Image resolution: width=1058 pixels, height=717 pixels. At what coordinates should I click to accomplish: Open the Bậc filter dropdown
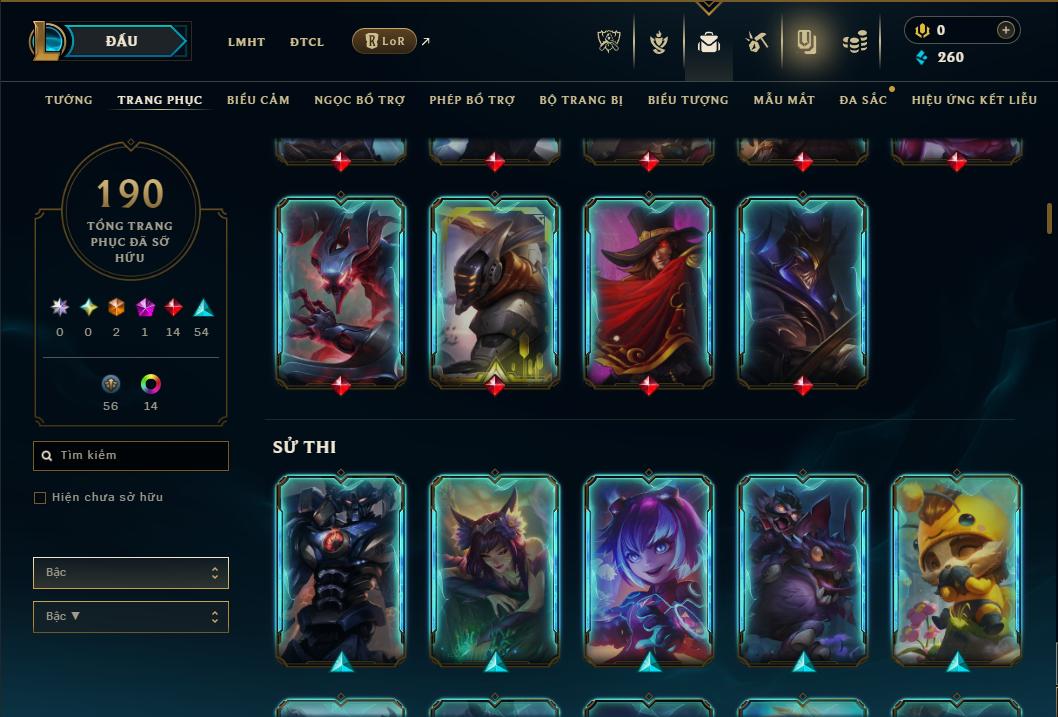tap(131, 573)
